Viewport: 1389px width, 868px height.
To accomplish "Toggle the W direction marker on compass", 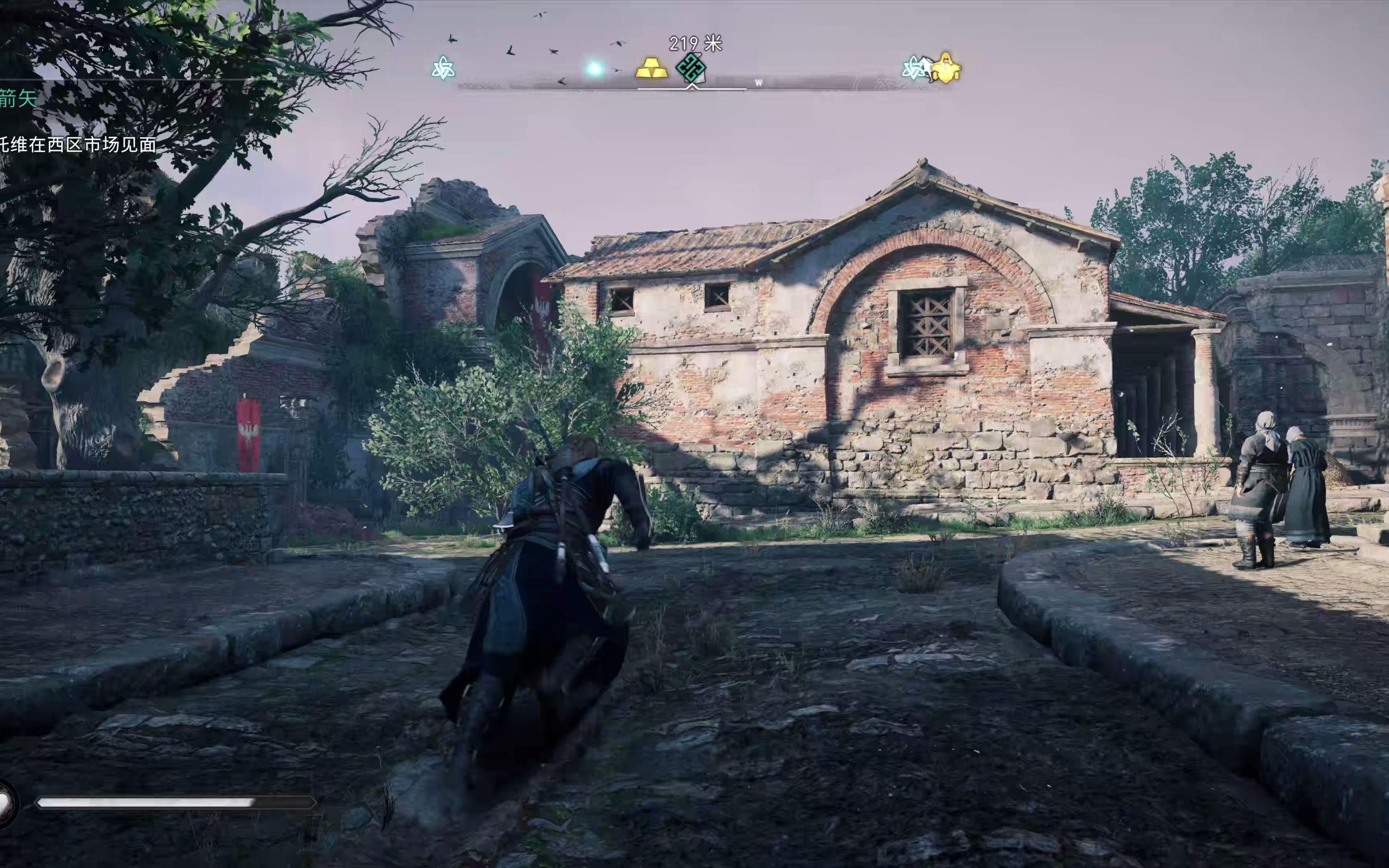I will [759, 82].
